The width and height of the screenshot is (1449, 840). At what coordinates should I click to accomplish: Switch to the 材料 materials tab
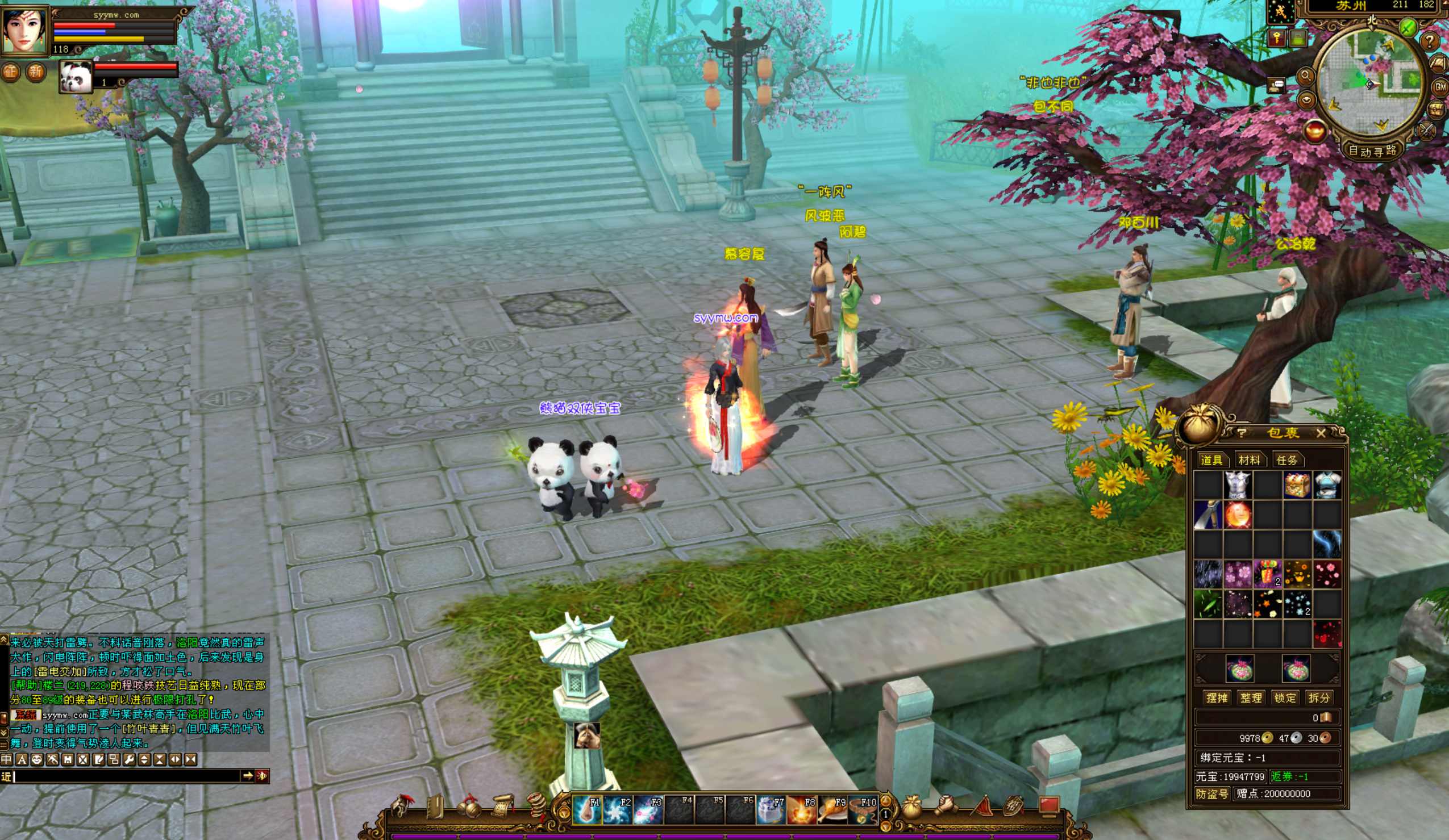tap(1249, 460)
